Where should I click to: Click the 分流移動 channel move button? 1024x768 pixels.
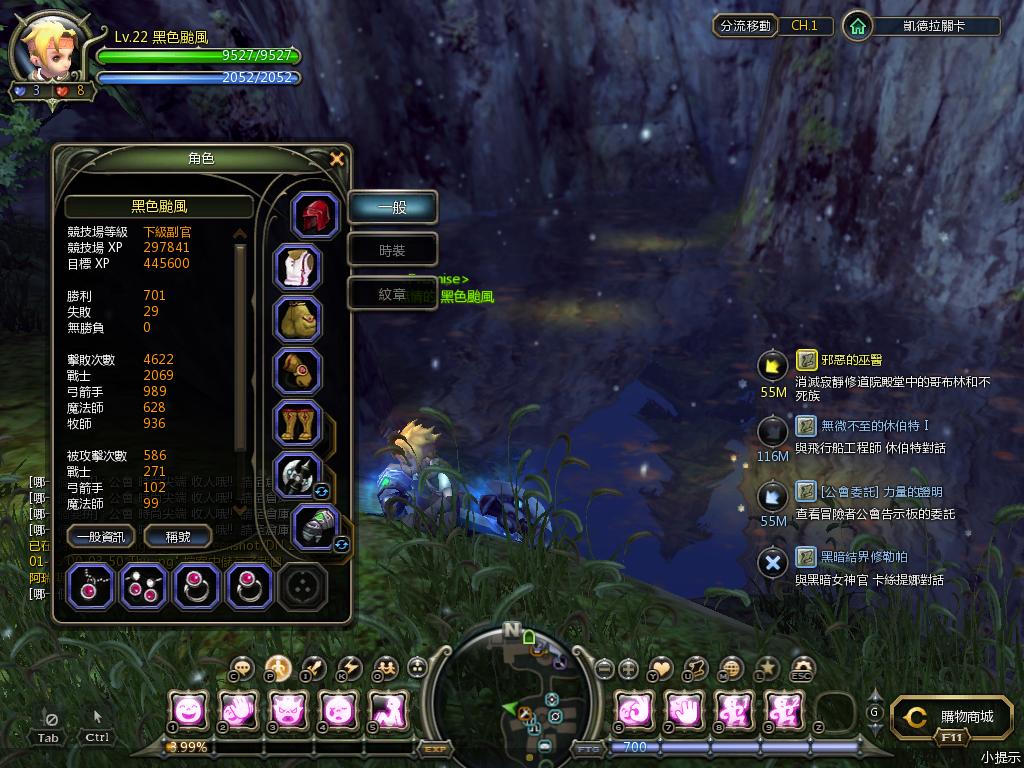tap(745, 26)
